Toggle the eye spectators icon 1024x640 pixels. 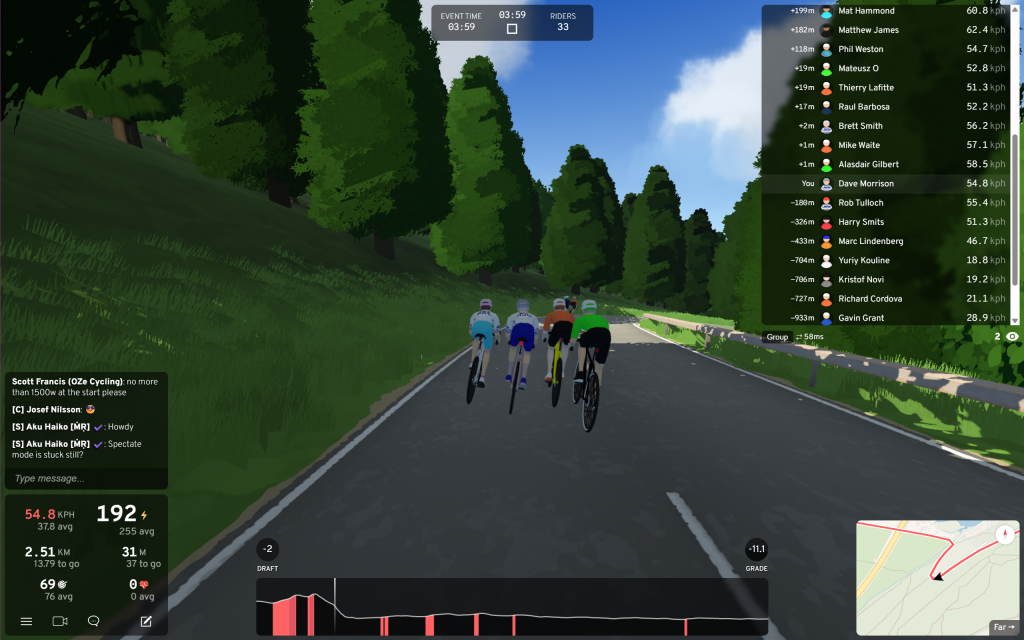(x=1013, y=337)
